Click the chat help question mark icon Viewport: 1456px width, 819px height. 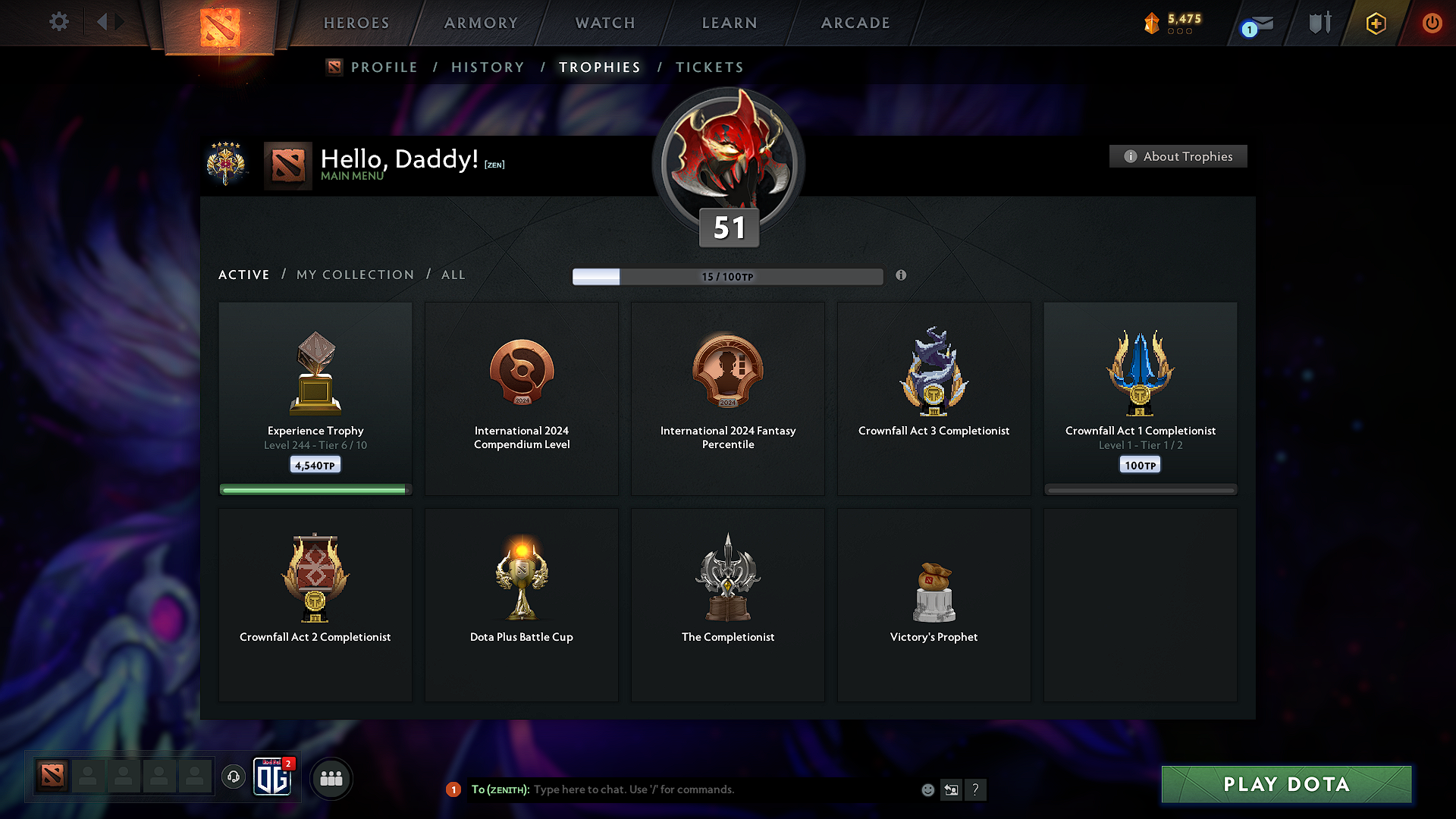pyautogui.click(x=976, y=789)
